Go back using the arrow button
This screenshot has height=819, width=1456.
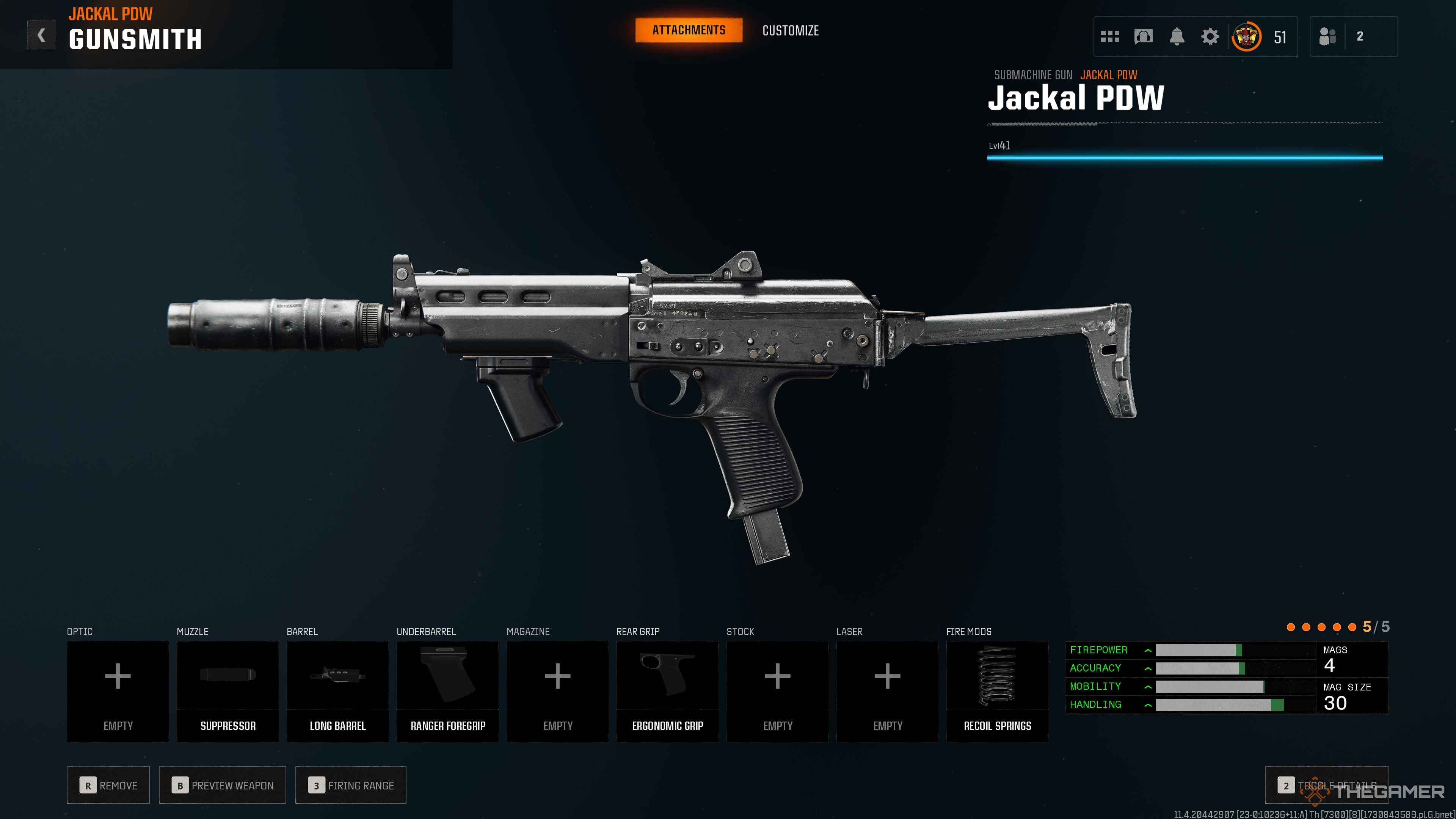(41, 36)
